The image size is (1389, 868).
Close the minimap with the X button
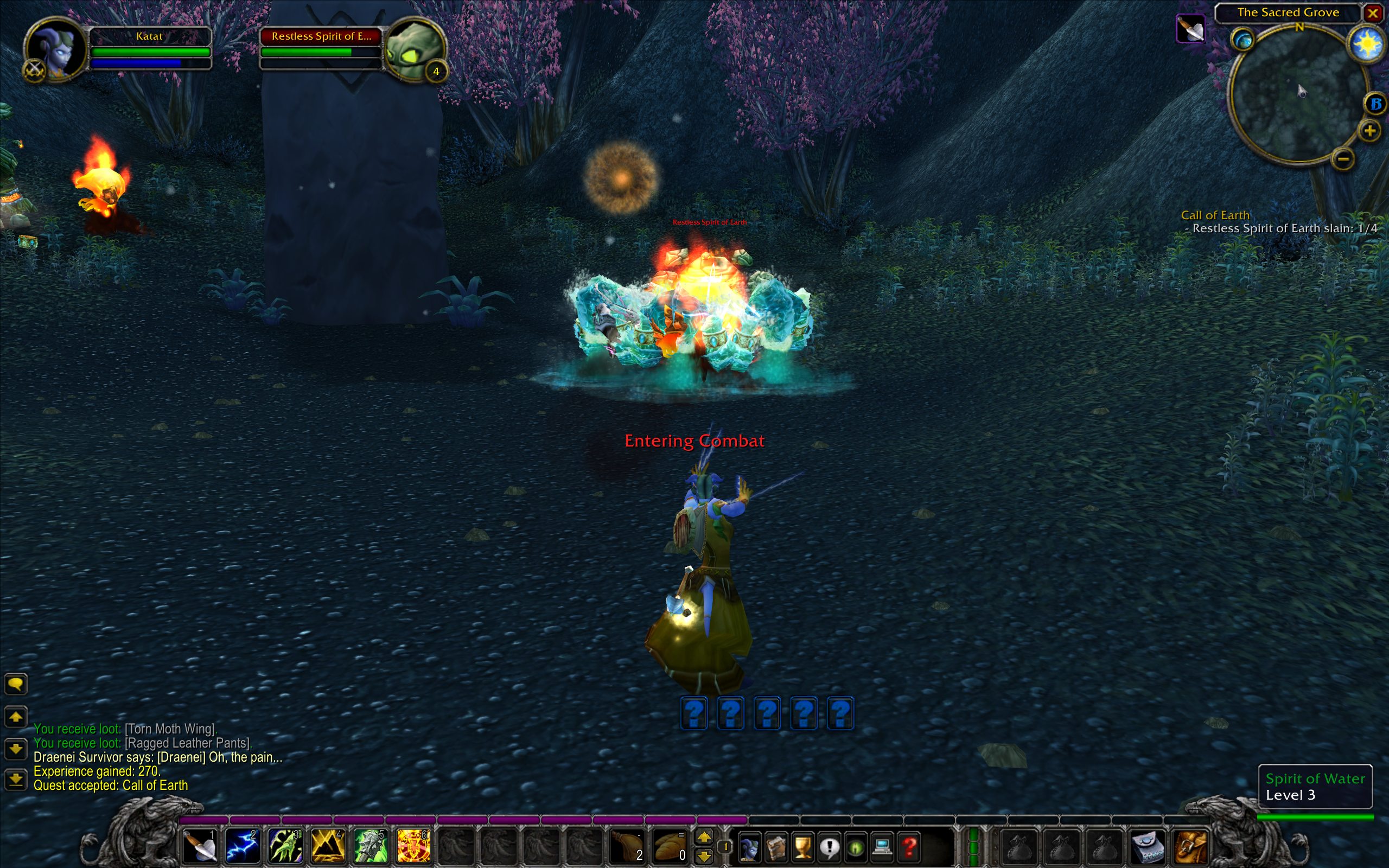[x=1373, y=13]
